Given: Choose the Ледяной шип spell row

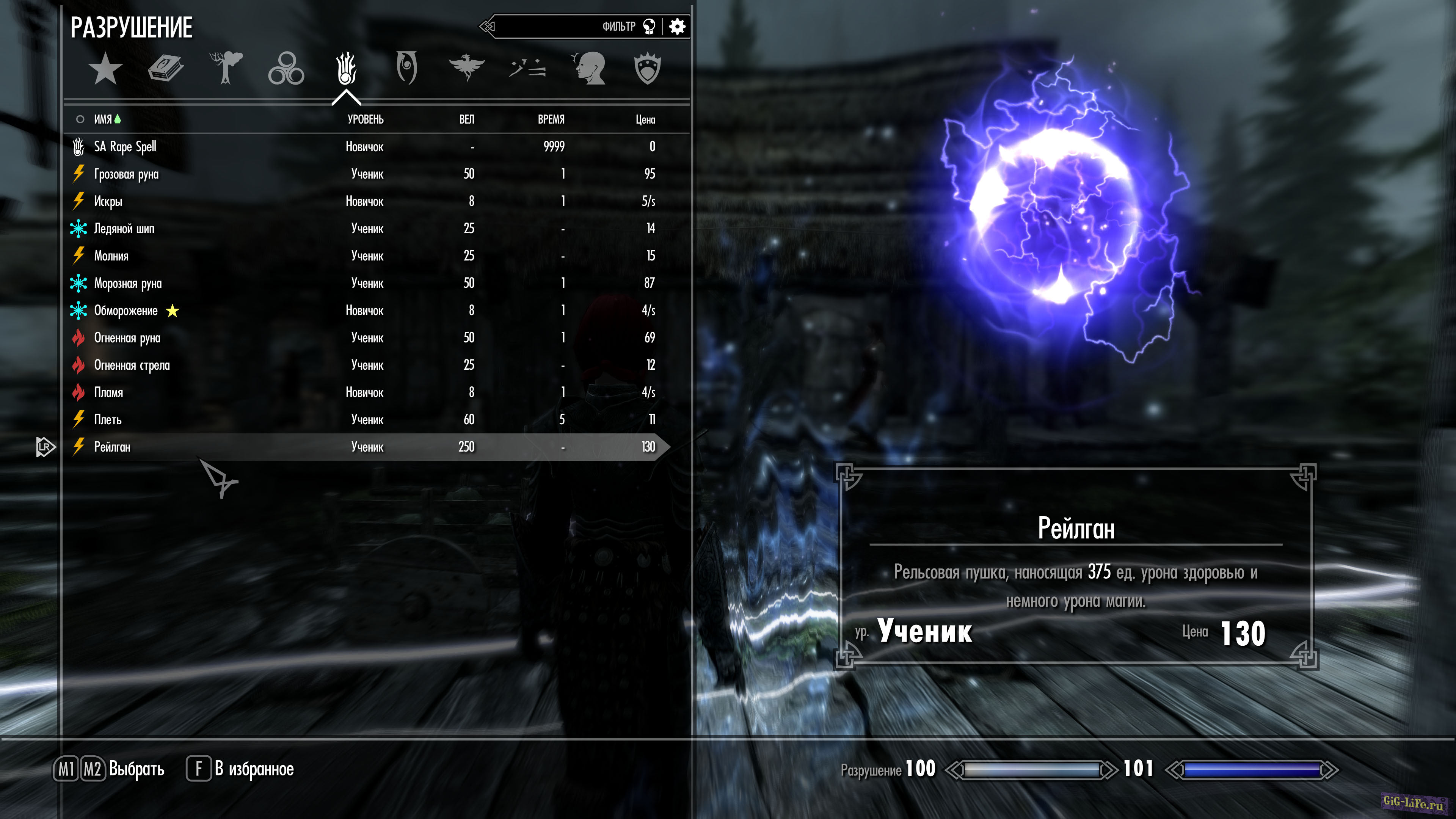Looking at the screenshot, I should (x=124, y=229).
